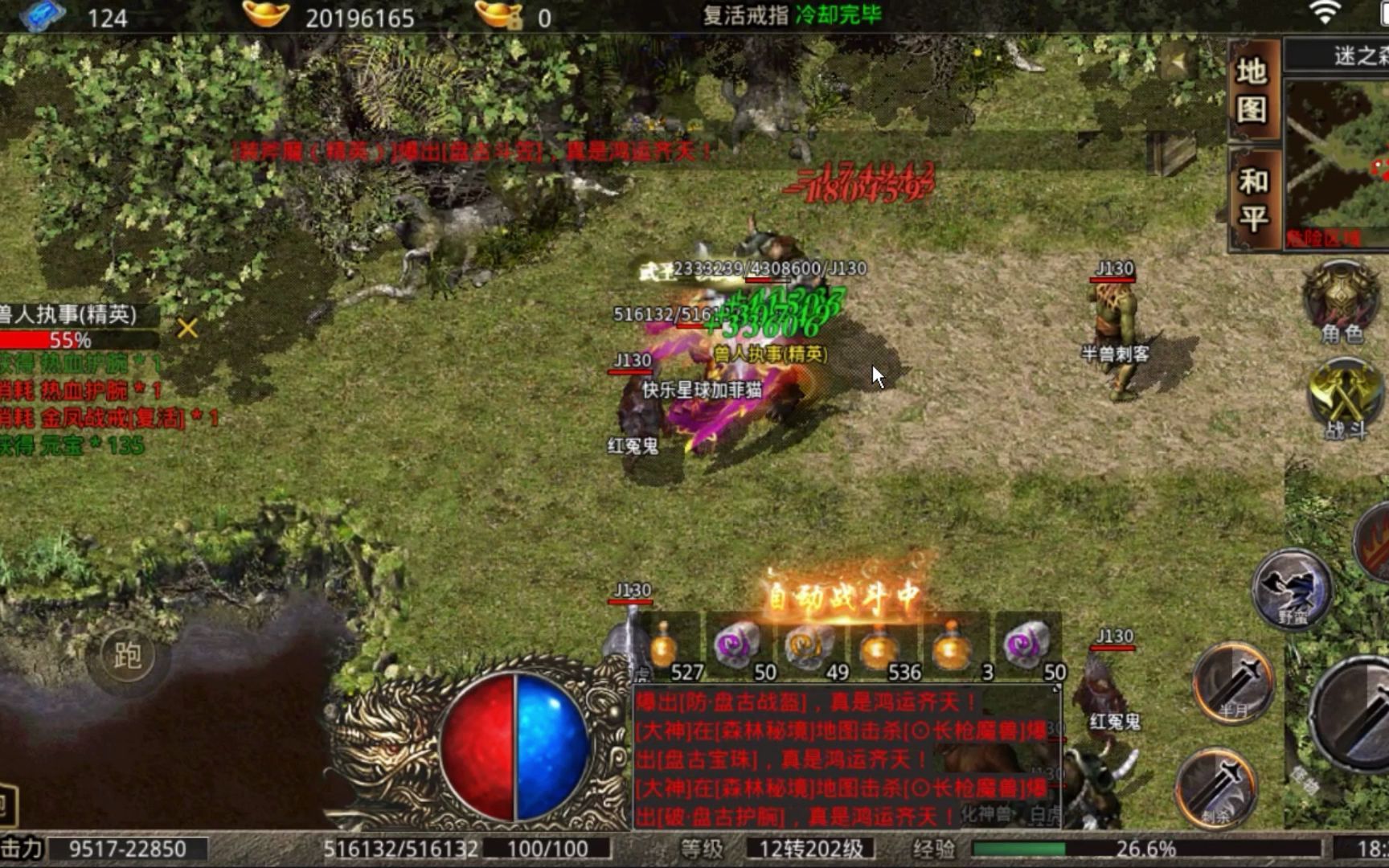
Task: Click the 自动战斗中 auto-battle banner
Action: [x=842, y=596]
